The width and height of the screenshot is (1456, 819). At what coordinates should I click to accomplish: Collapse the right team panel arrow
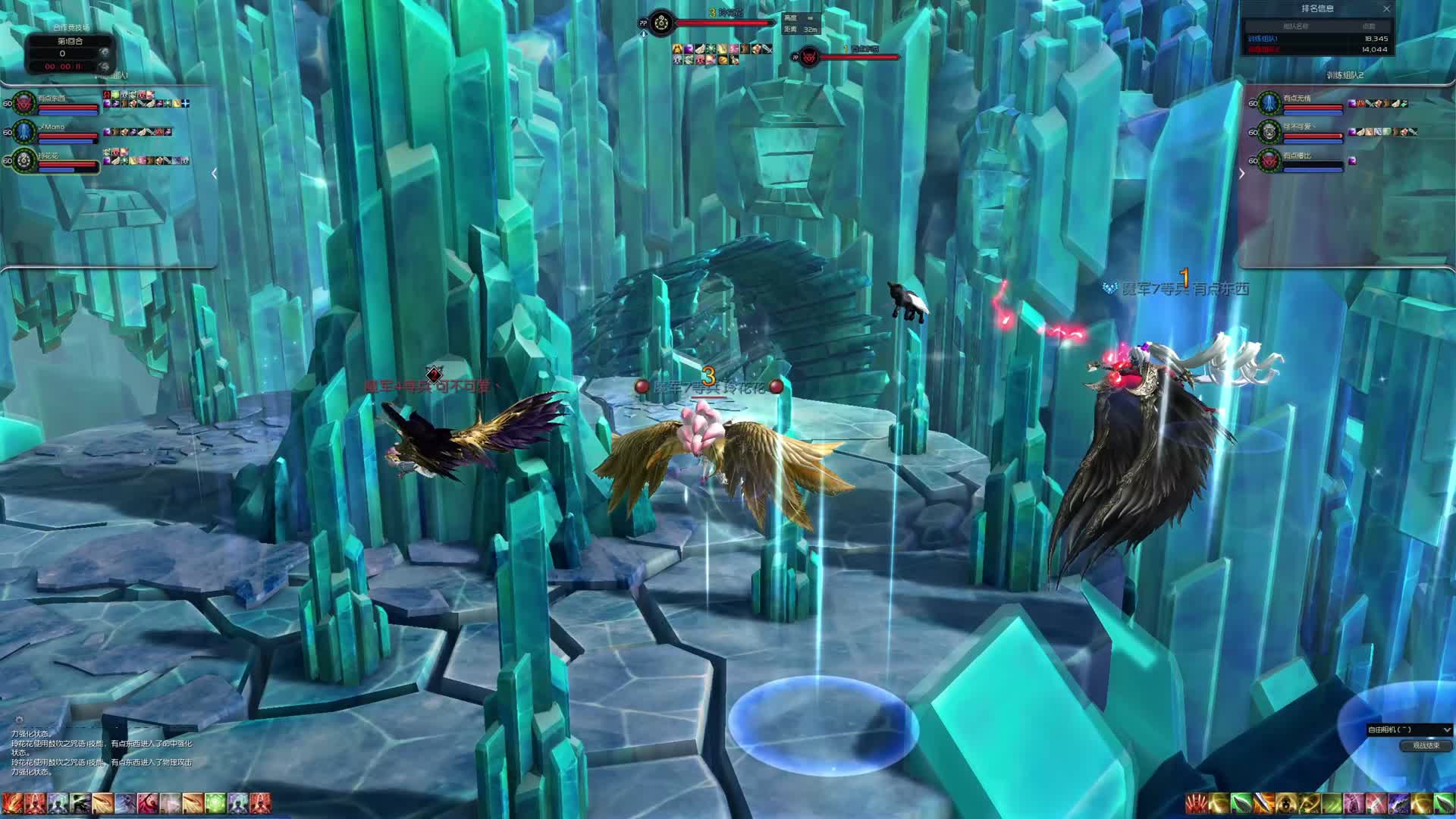tap(1241, 174)
